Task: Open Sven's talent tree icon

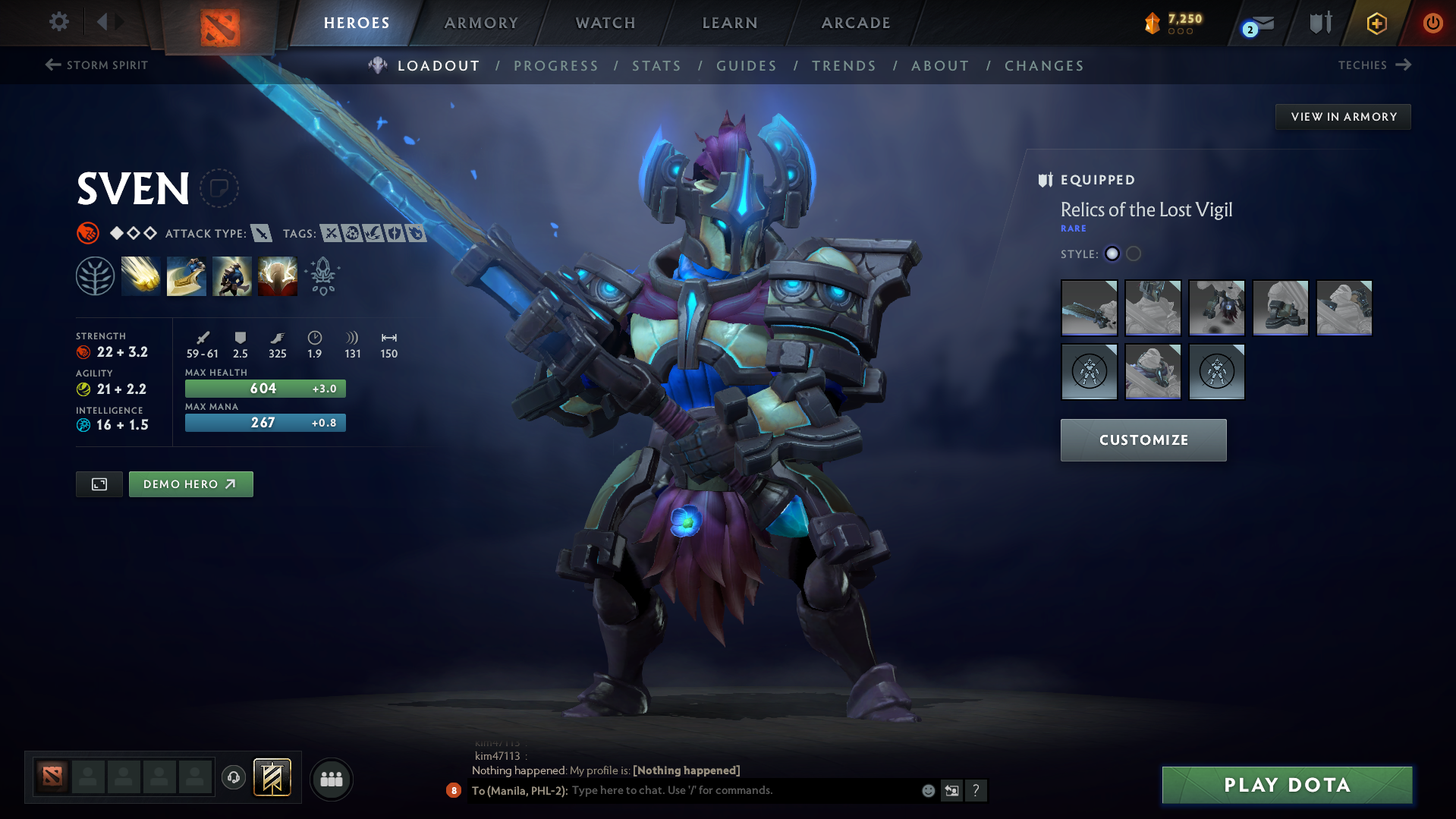Action: point(95,276)
